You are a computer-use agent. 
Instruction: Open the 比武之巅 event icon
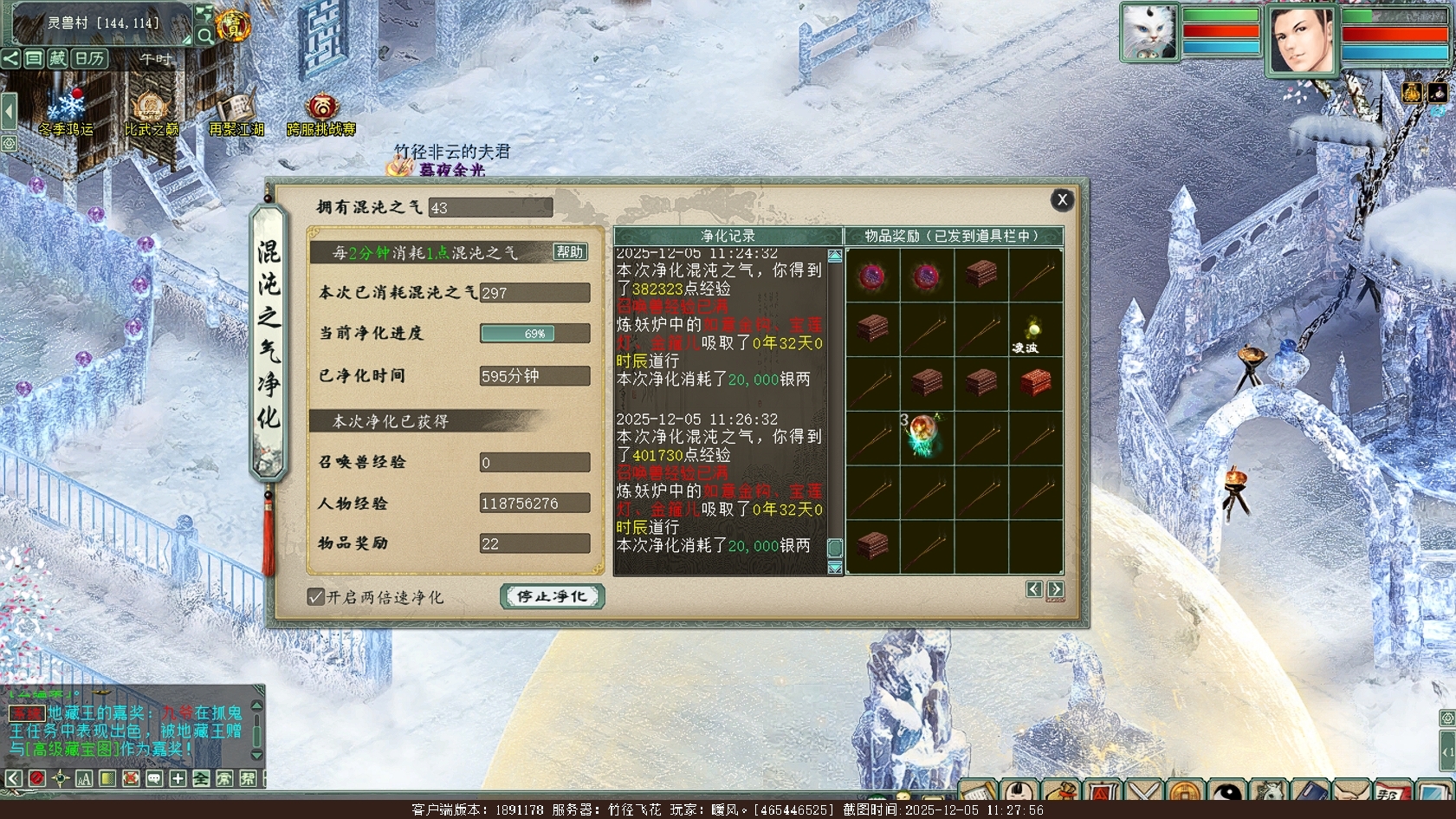pos(151,114)
